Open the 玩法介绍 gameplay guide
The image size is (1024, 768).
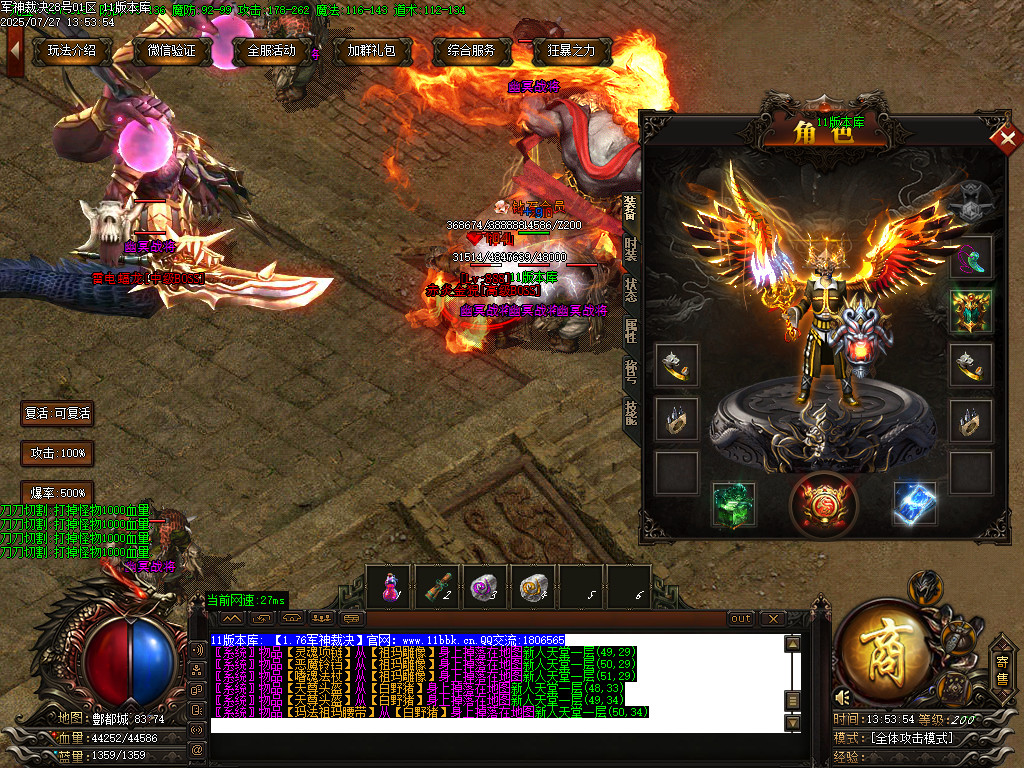point(72,51)
